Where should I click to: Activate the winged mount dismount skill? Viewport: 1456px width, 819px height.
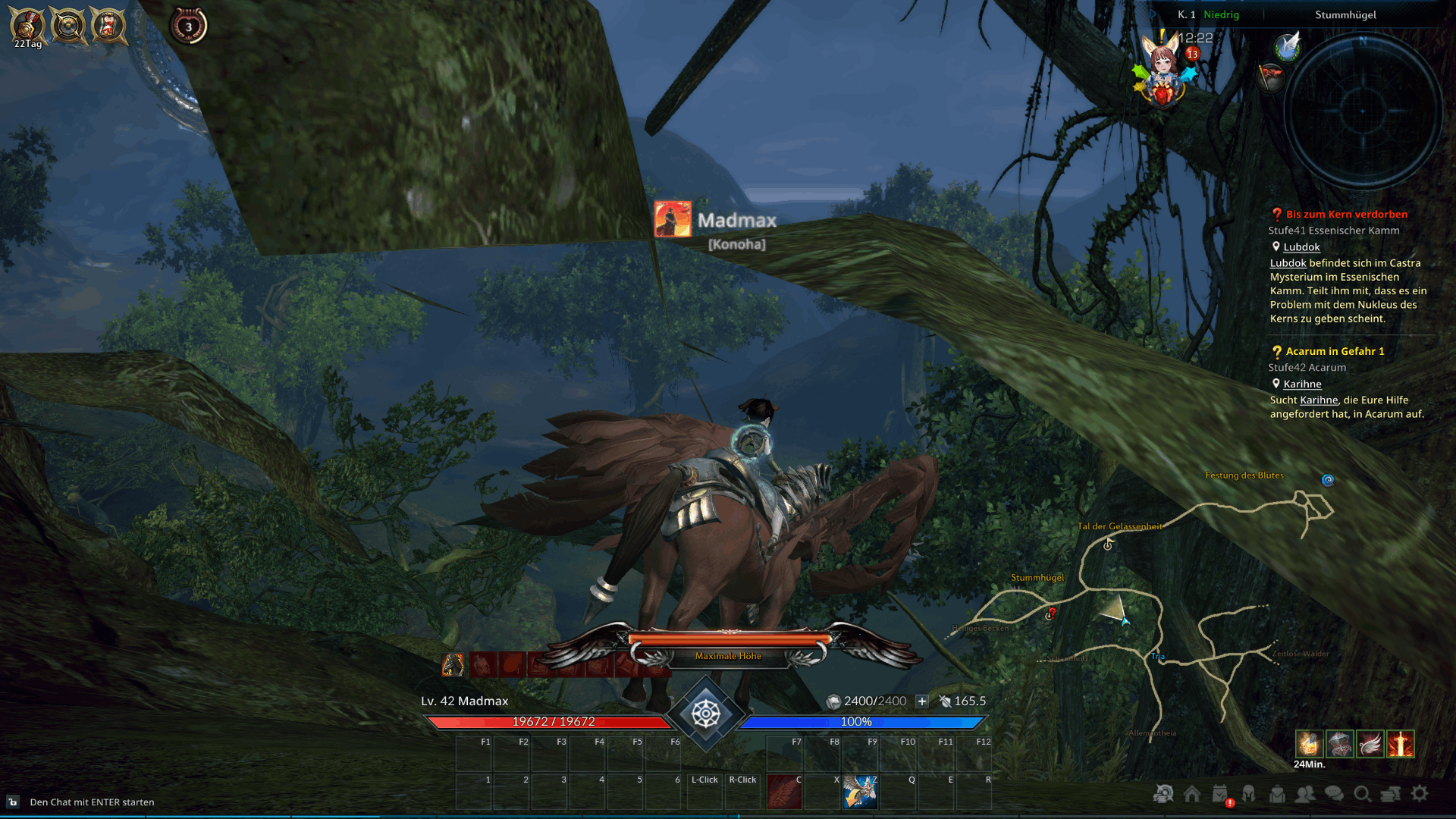860,792
